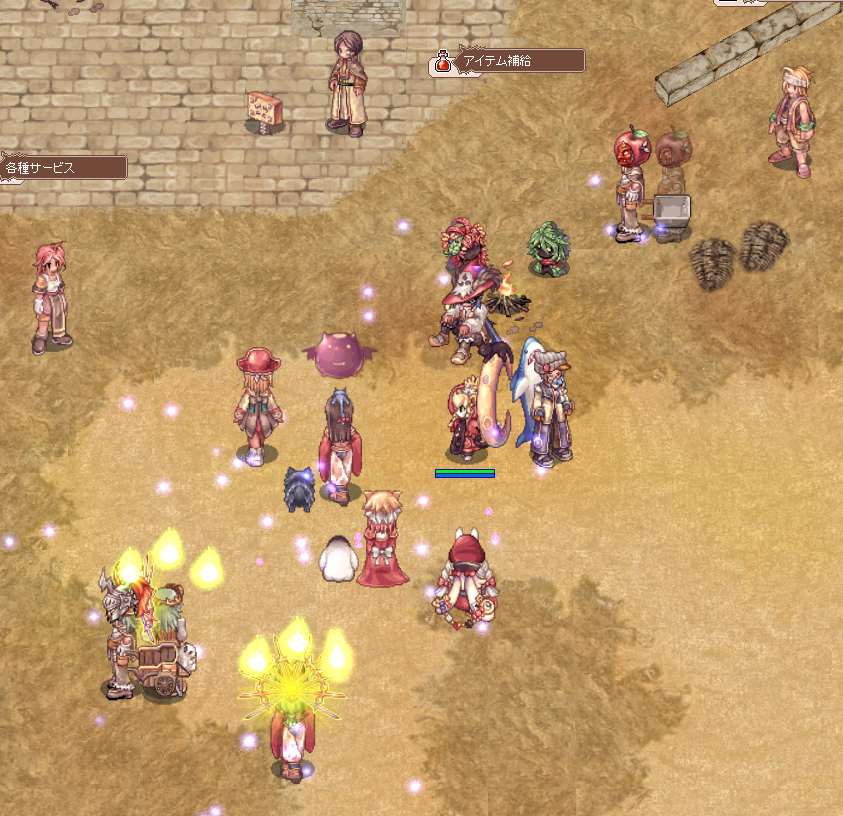
Task: Open the アイテム補給 shop sign
Action: (x=519, y=61)
